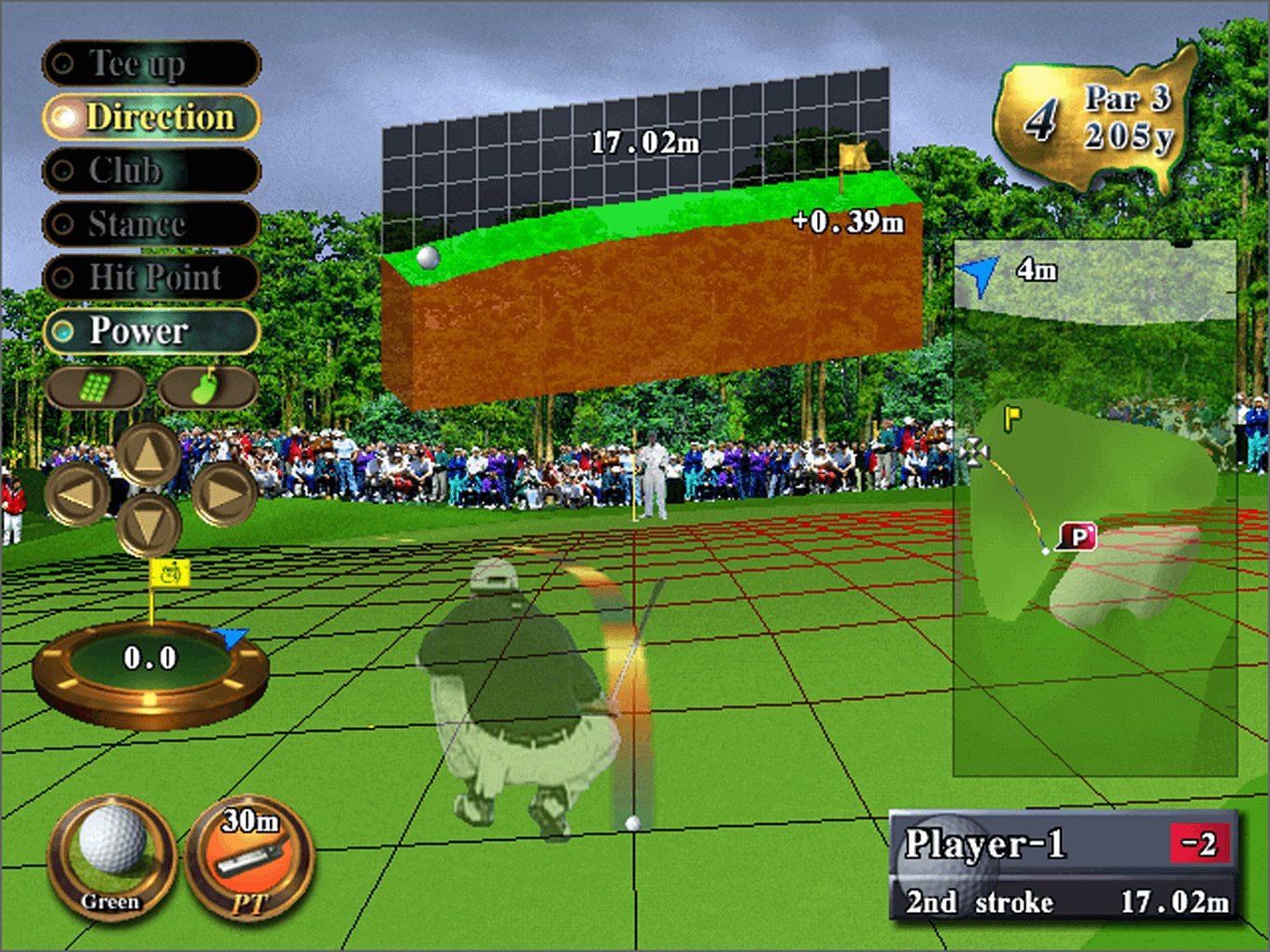The height and width of the screenshot is (952, 1270).
Task: Click the down arrow direction button
Action: tap(148, 525)
